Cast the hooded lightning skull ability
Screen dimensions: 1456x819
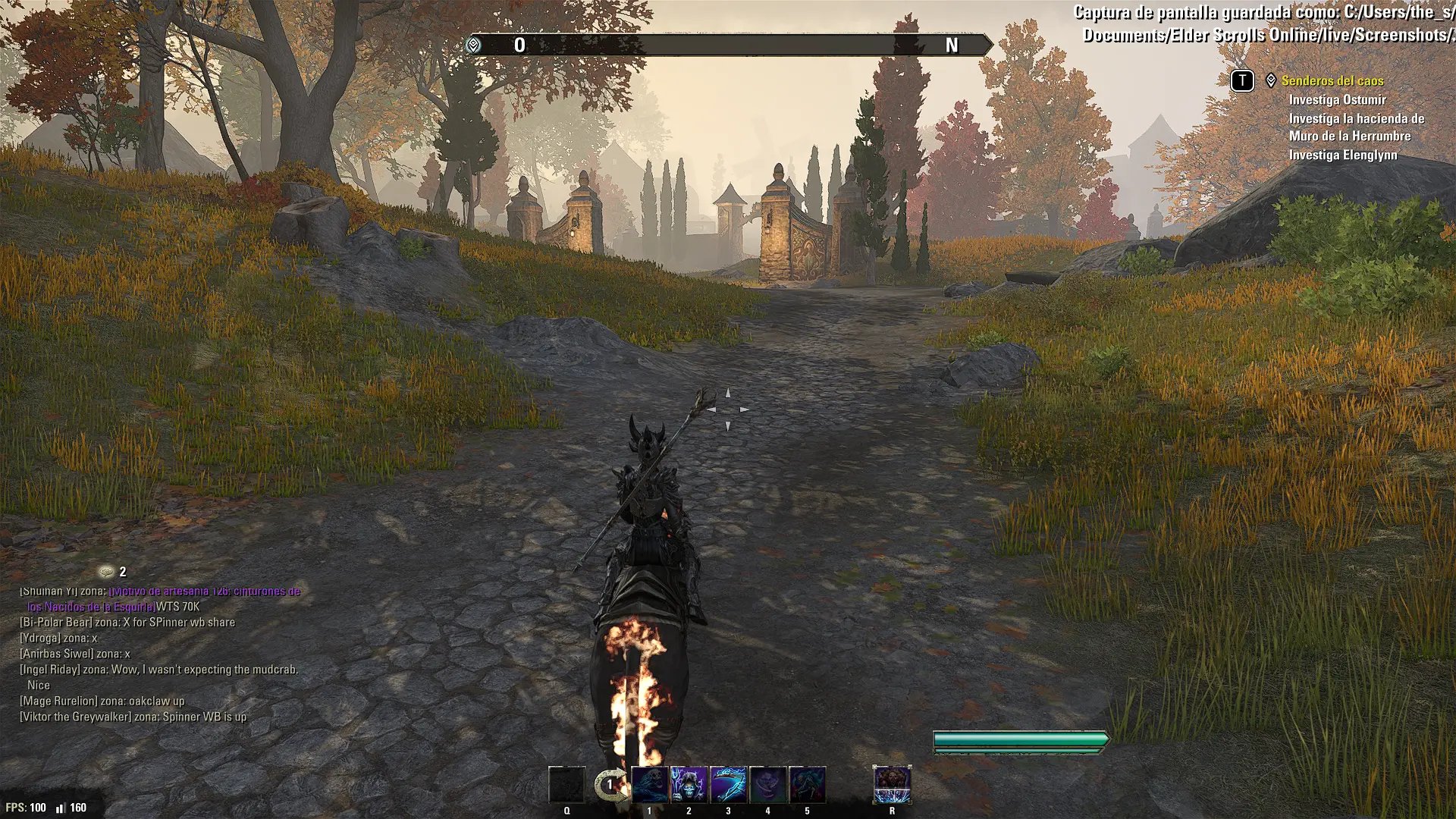tap(689, 785)
